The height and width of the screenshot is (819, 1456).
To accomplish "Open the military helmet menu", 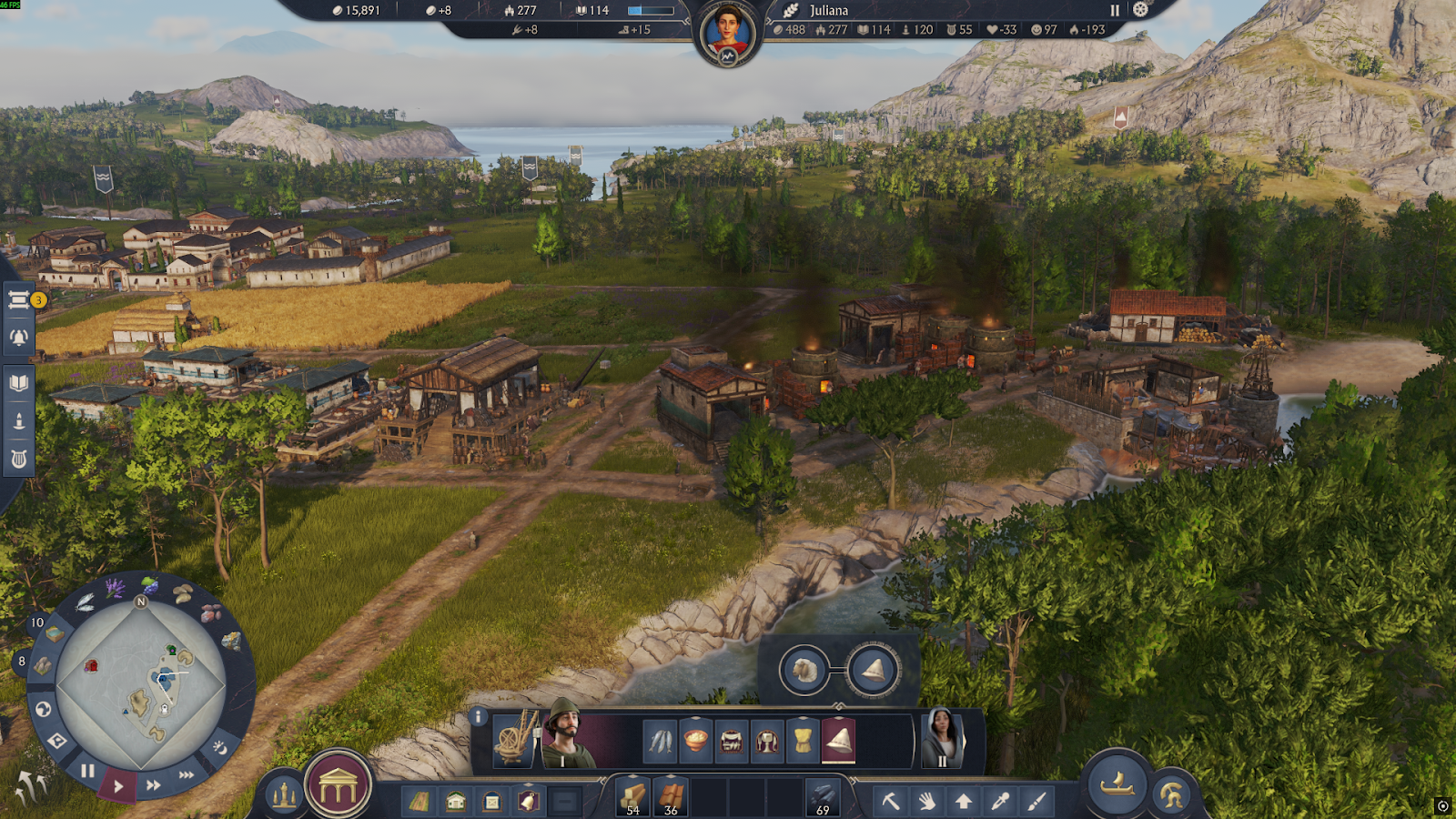I will pyautogui.click(x=1172, y=795).
